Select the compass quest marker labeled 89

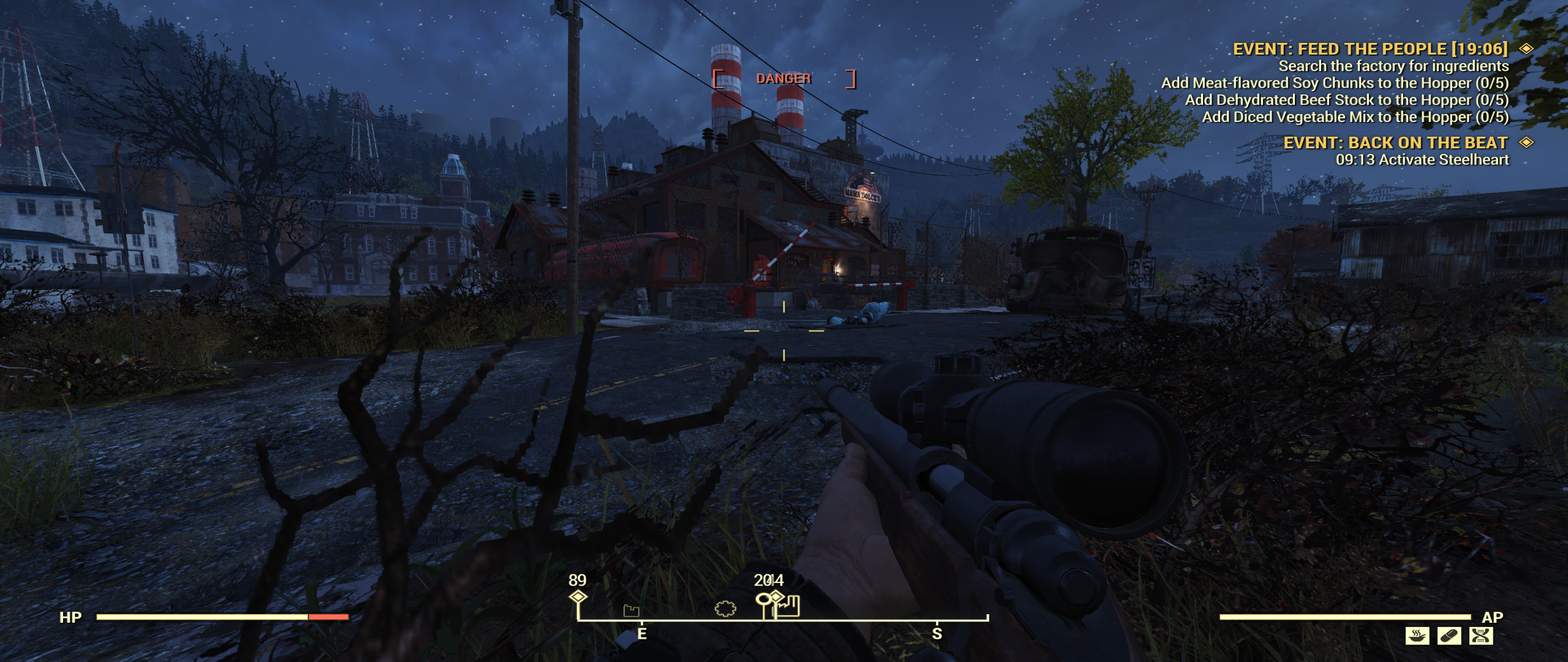pos(578,596)
